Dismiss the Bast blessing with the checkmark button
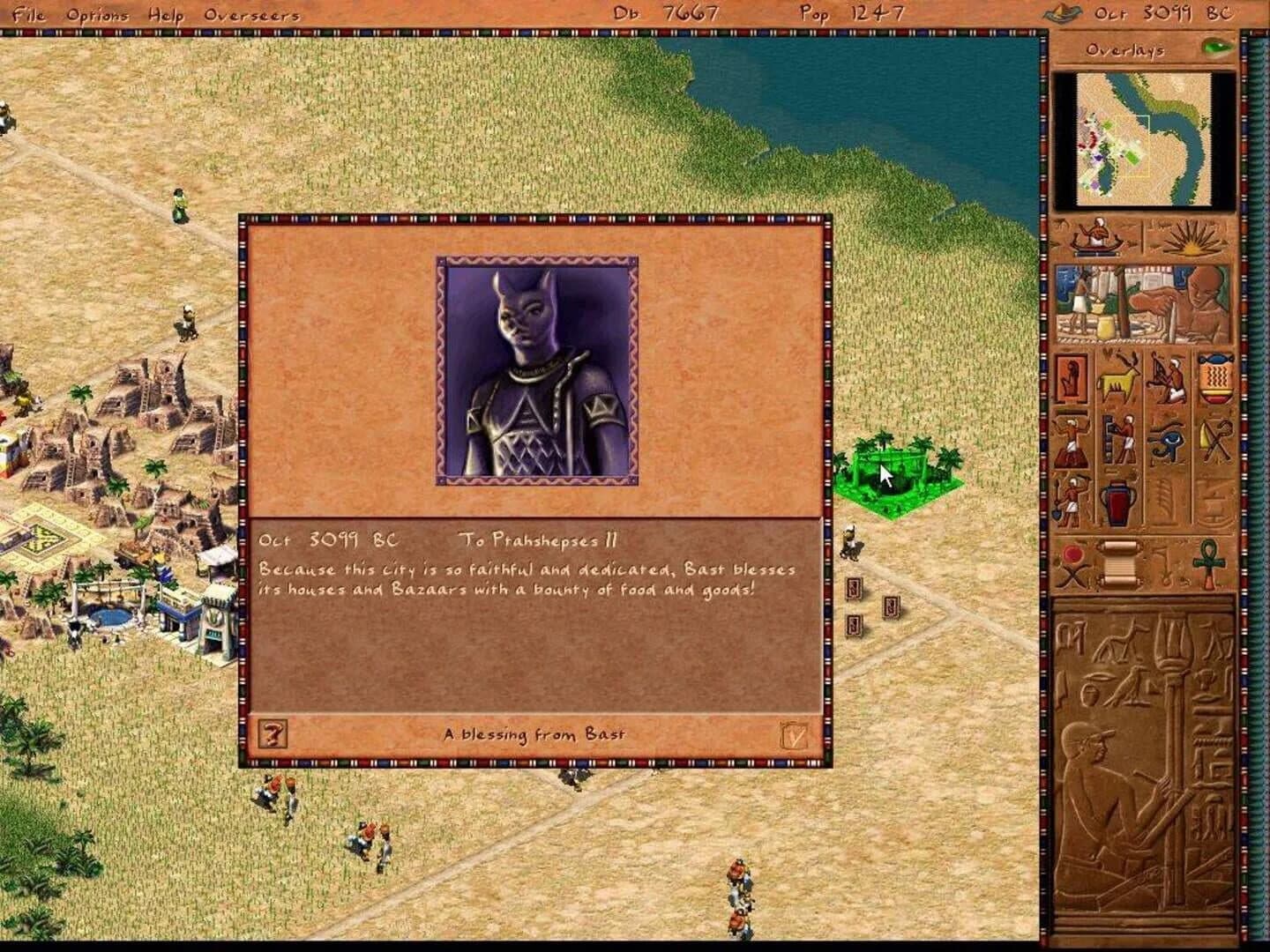Viewport: 1270px width, 952px height. tap(794, 733)
